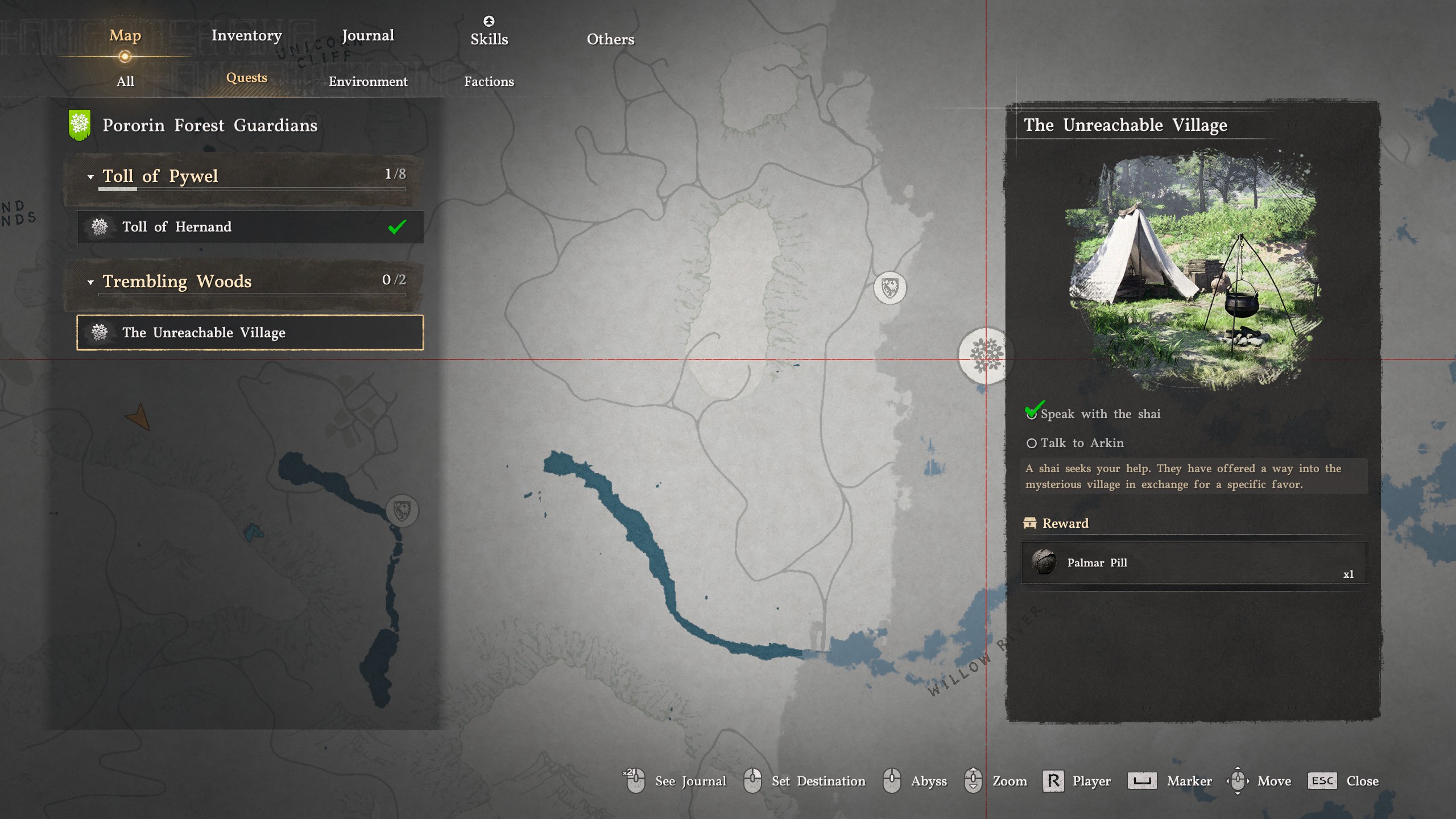Screen dimensions: 1456x819
Task: Switch to the Inventory tab
Action: point(246,35)
